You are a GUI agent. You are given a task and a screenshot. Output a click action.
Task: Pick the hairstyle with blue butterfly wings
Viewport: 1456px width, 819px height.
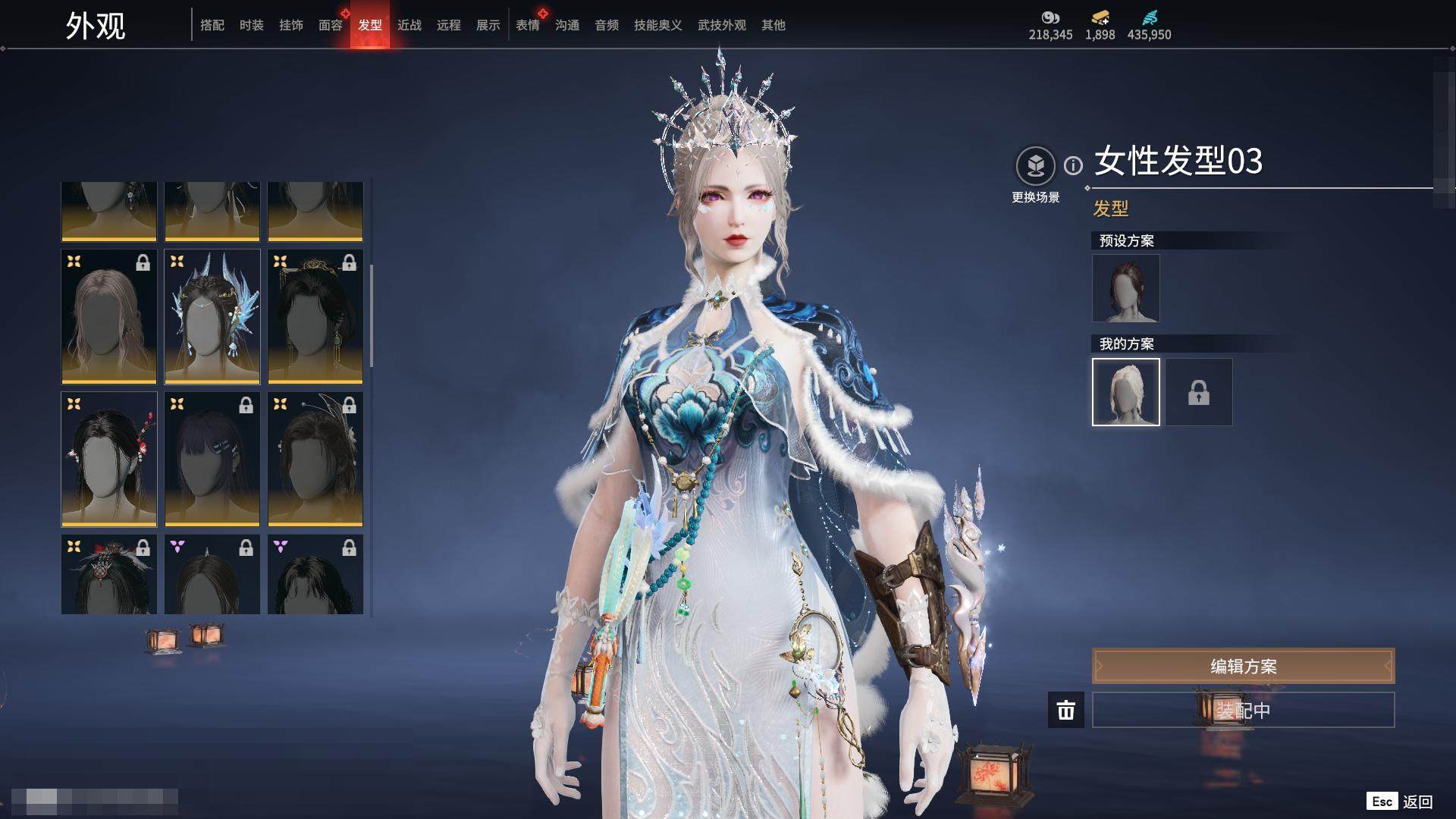point(212,317)
